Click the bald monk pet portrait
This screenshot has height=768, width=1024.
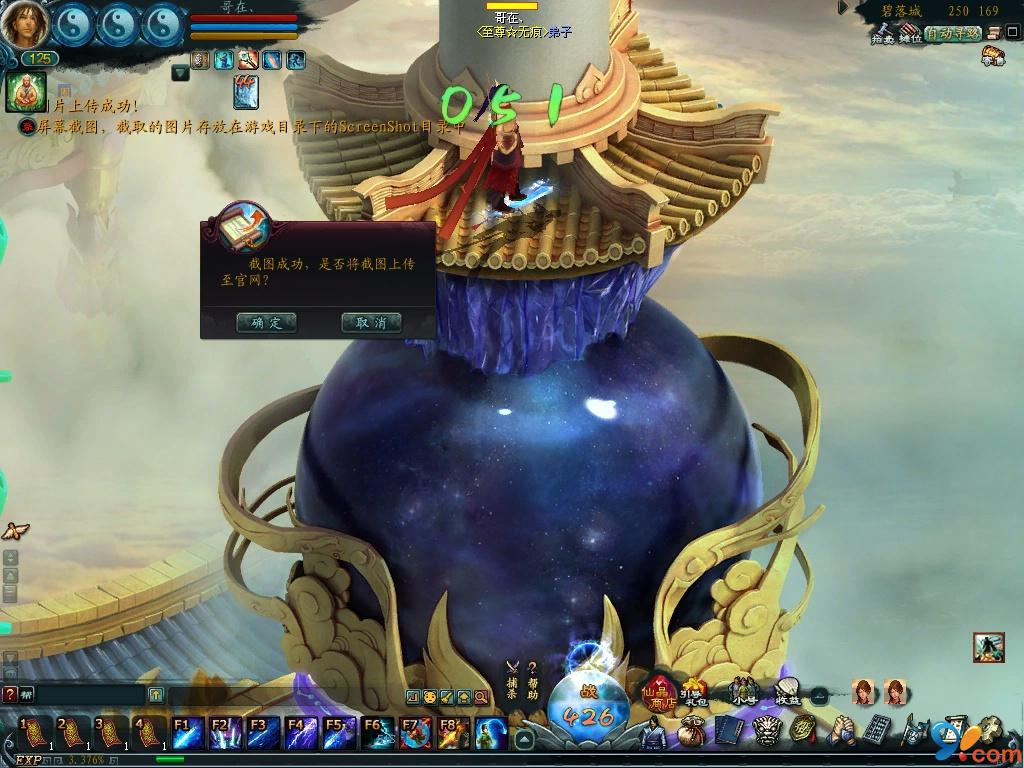24,92
